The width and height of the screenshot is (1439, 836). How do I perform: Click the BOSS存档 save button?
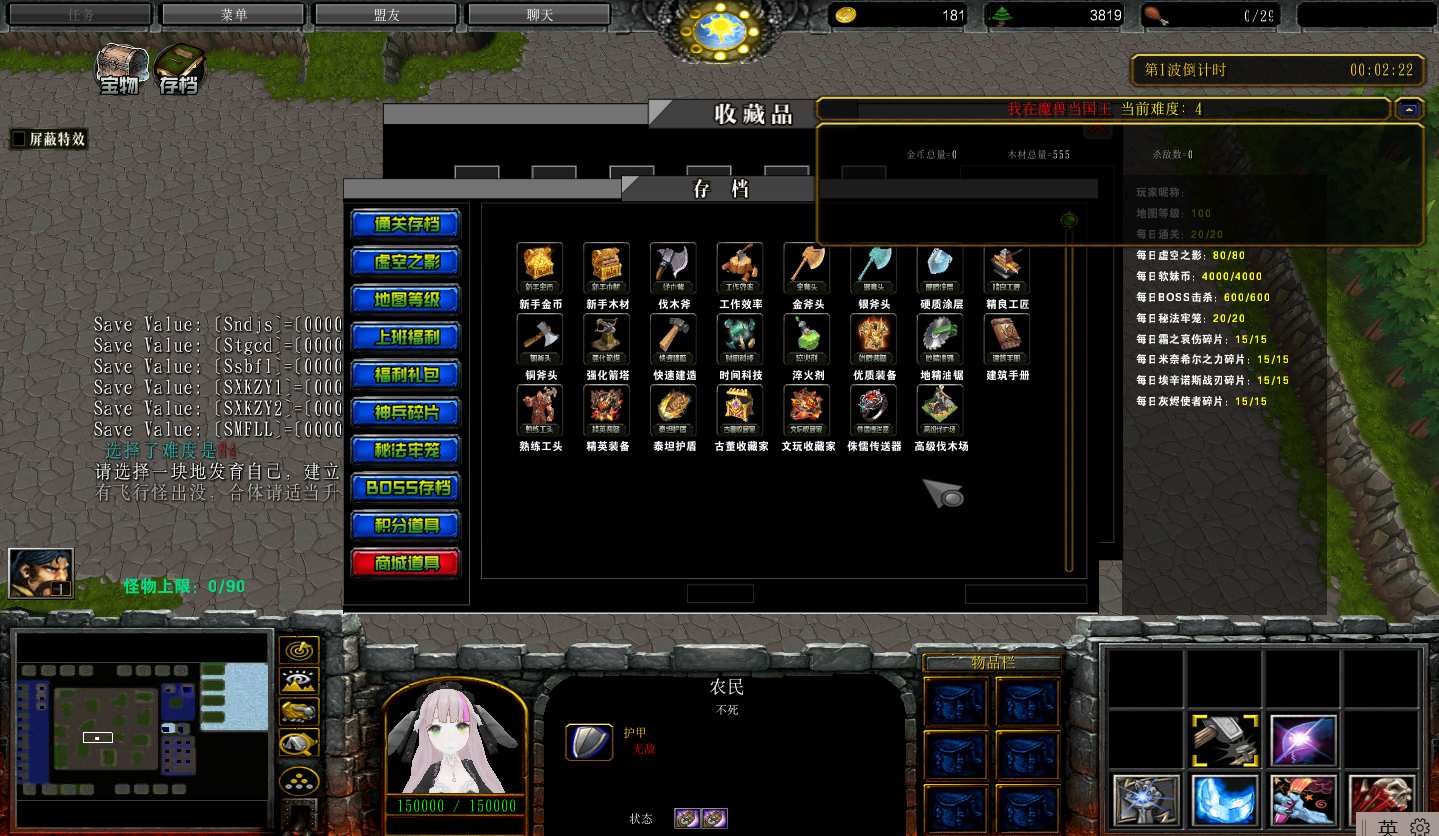click(x=404, y=487)
